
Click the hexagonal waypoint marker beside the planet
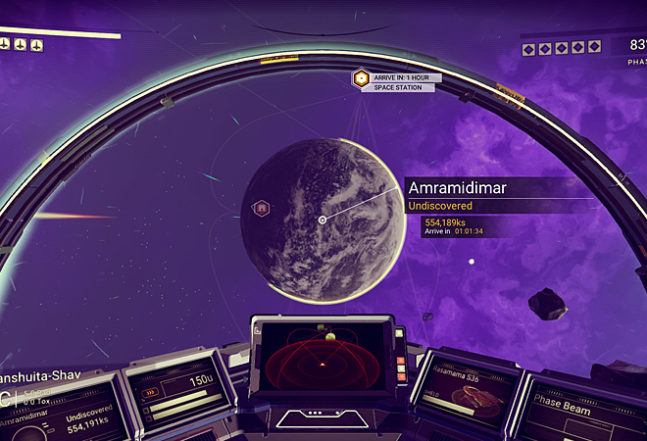262,208
